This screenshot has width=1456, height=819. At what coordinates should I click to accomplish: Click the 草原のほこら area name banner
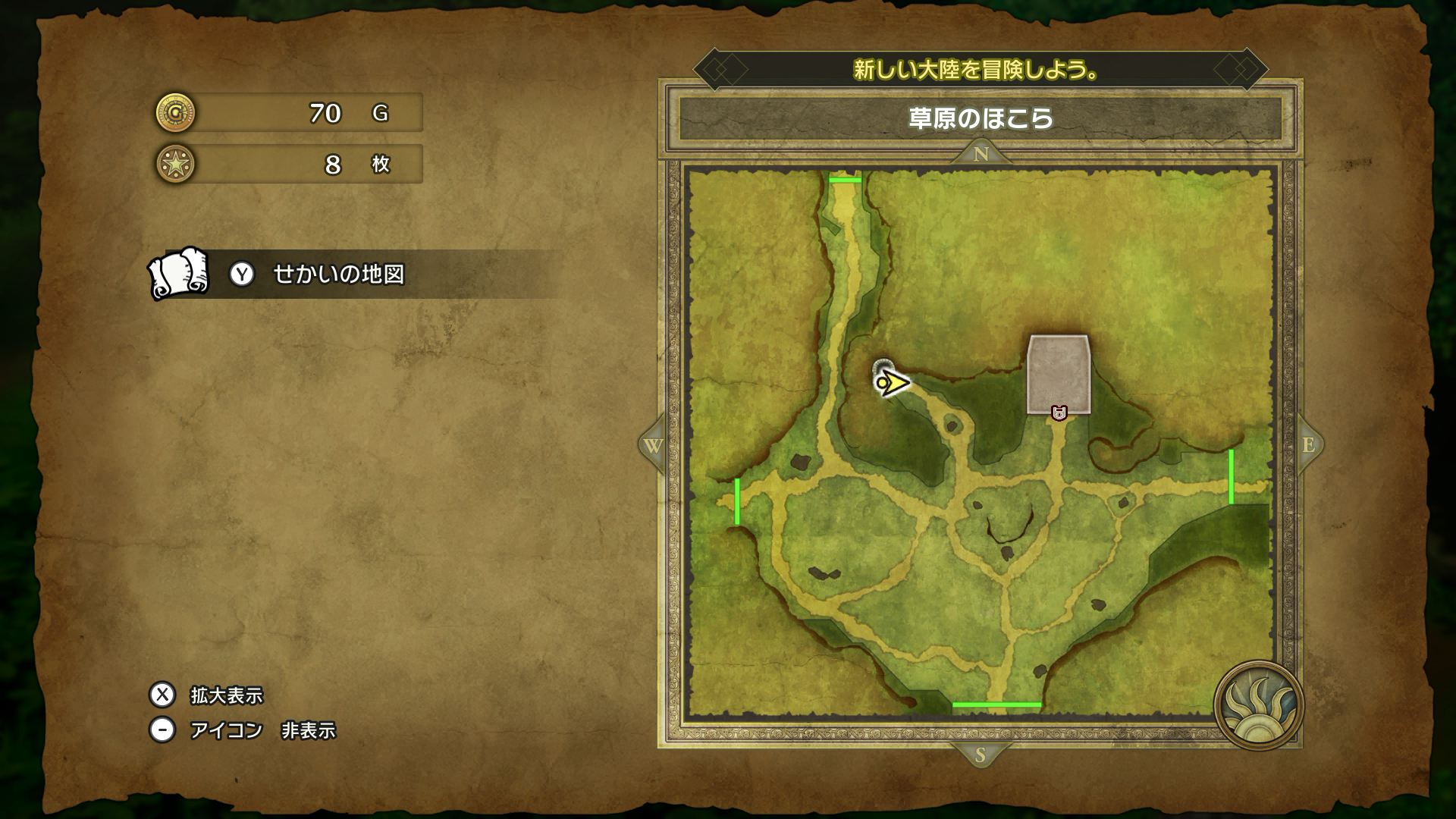coord(981,119)
